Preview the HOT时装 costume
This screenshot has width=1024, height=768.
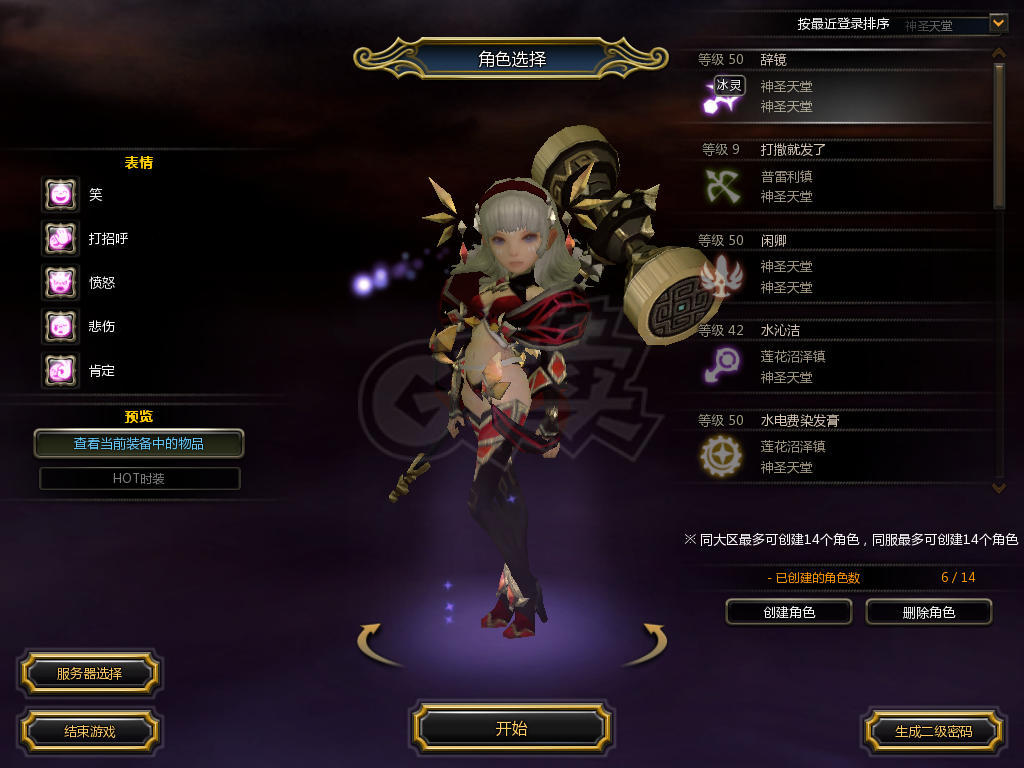pos(139,479)
